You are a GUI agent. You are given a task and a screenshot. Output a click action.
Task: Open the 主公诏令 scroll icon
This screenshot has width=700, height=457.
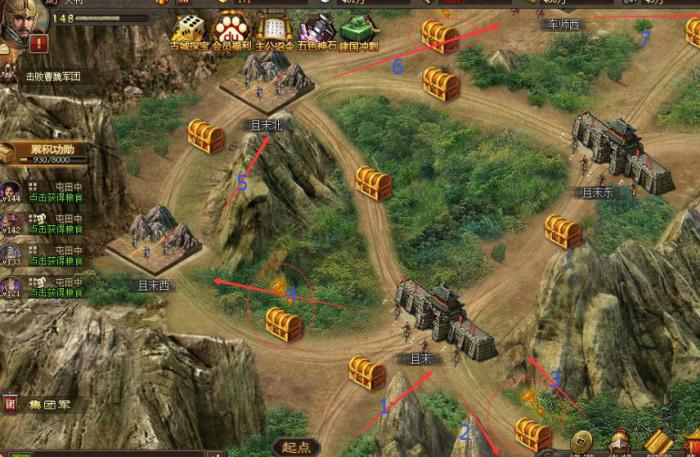pyautogui.click(x=272, y=30)
